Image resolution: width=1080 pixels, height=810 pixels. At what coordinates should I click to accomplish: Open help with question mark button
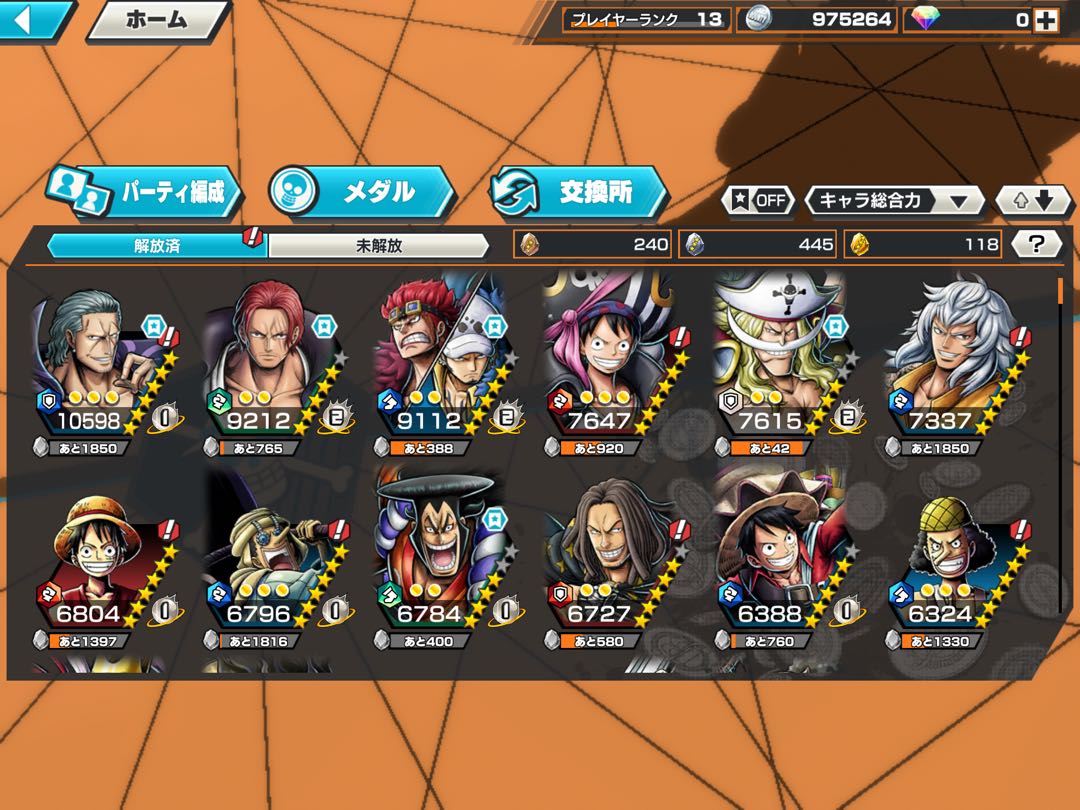pos(1037,244)
